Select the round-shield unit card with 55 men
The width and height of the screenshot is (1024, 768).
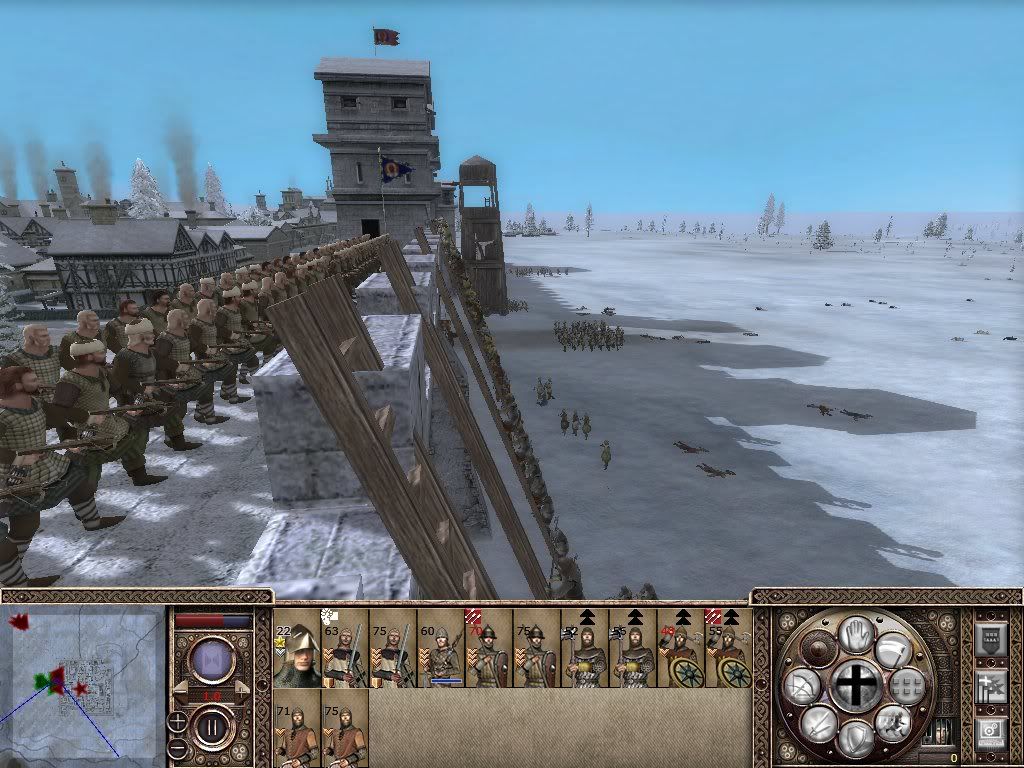729,648
